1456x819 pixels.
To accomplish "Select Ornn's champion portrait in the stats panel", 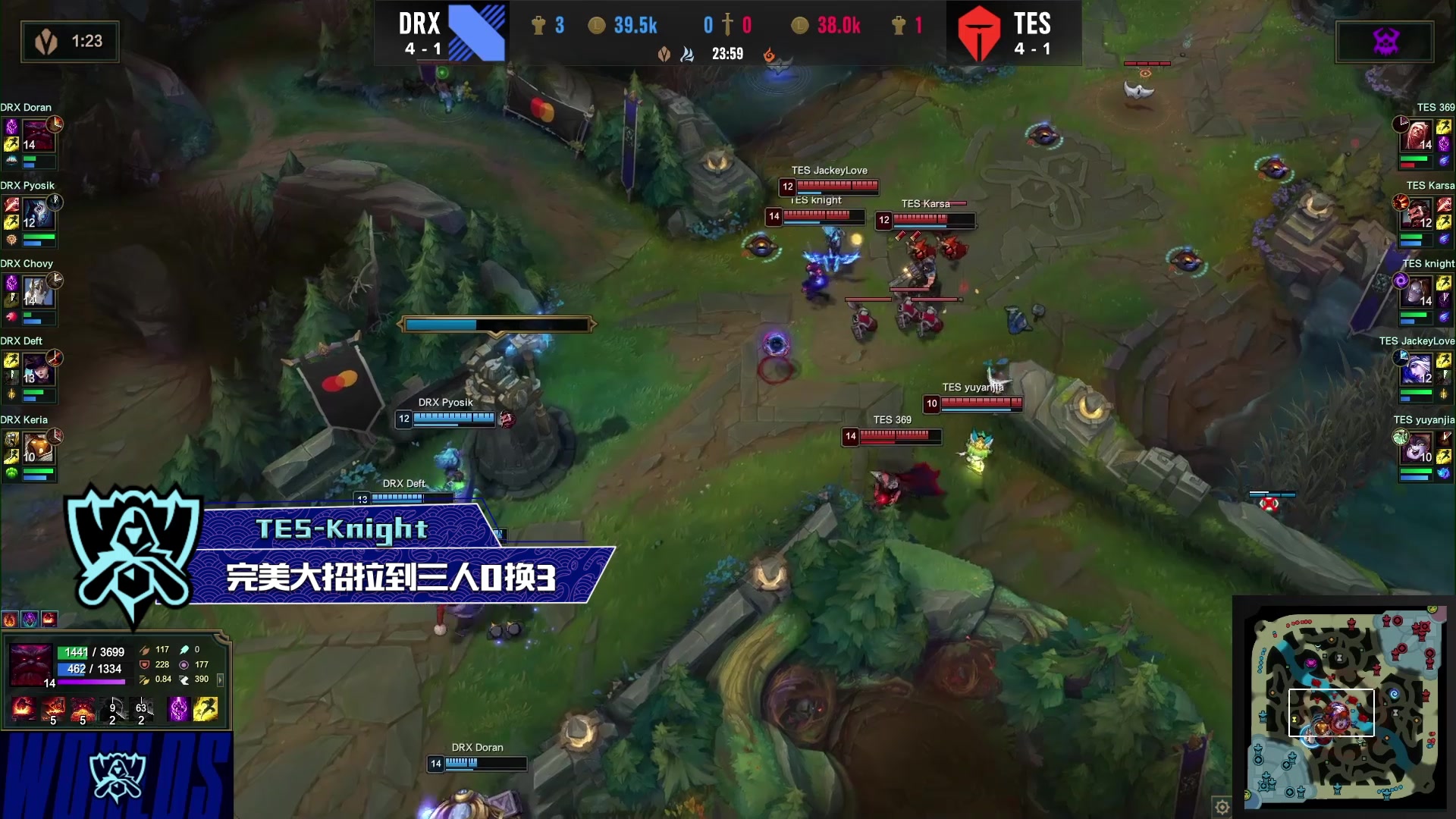I will click(30, 666).
